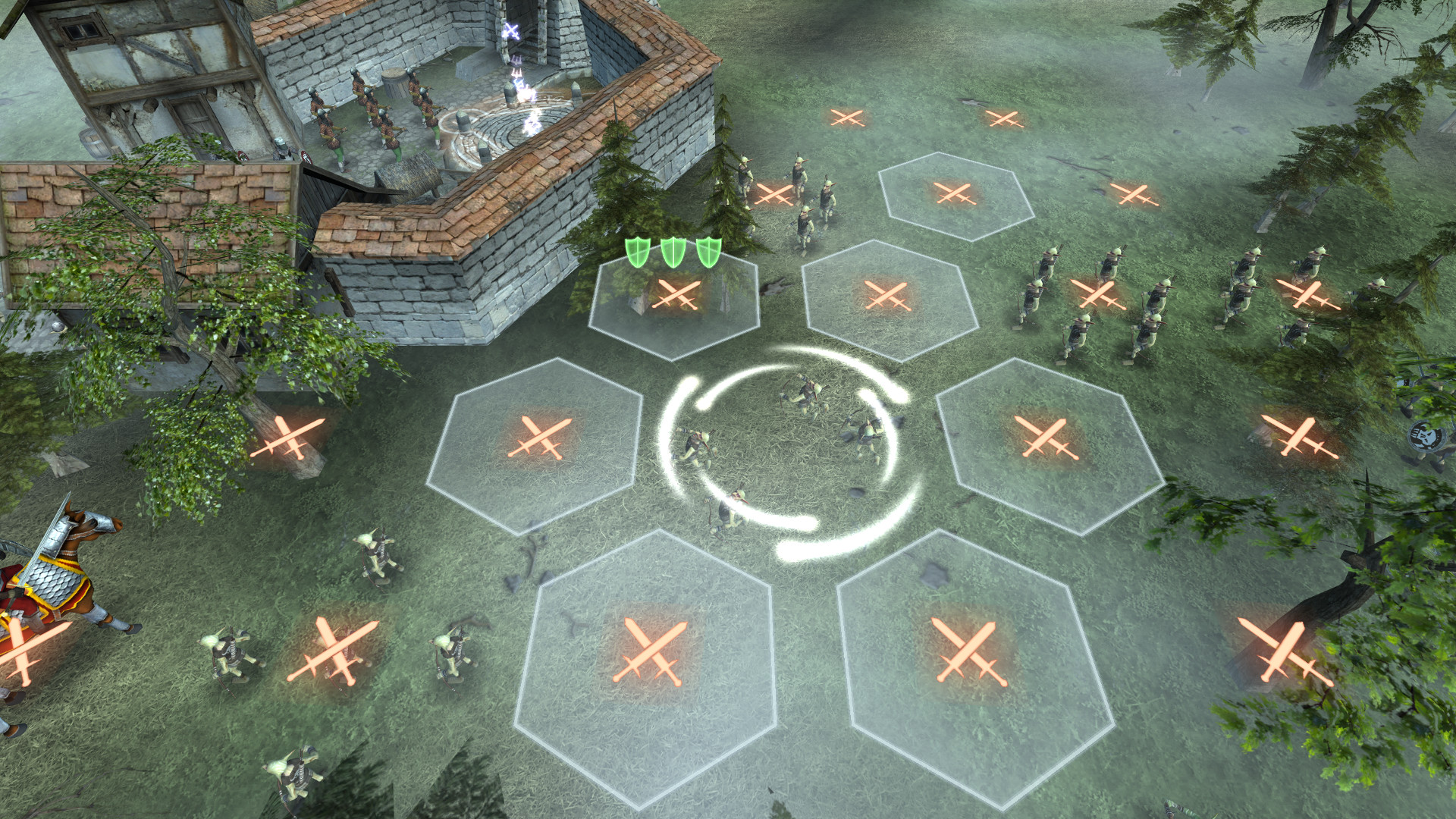Screen dimensions: 1456x819
Task: Select the leftmost green shield icon
Action: pyautogui.click(x=636, y=253)
